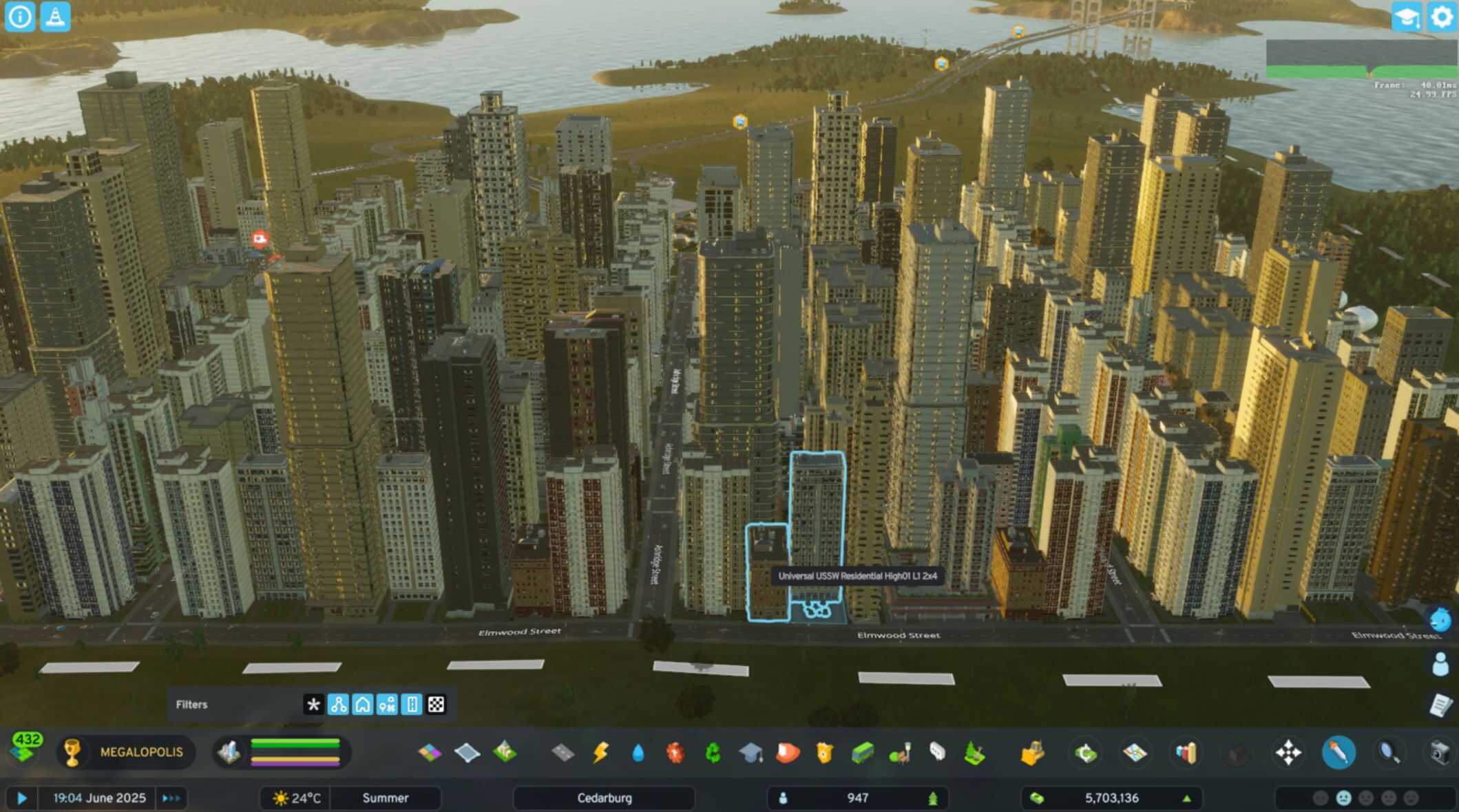The image size is (1459, 812).
Task: Open the magnifying glass tool
Action: point(1389,753)
